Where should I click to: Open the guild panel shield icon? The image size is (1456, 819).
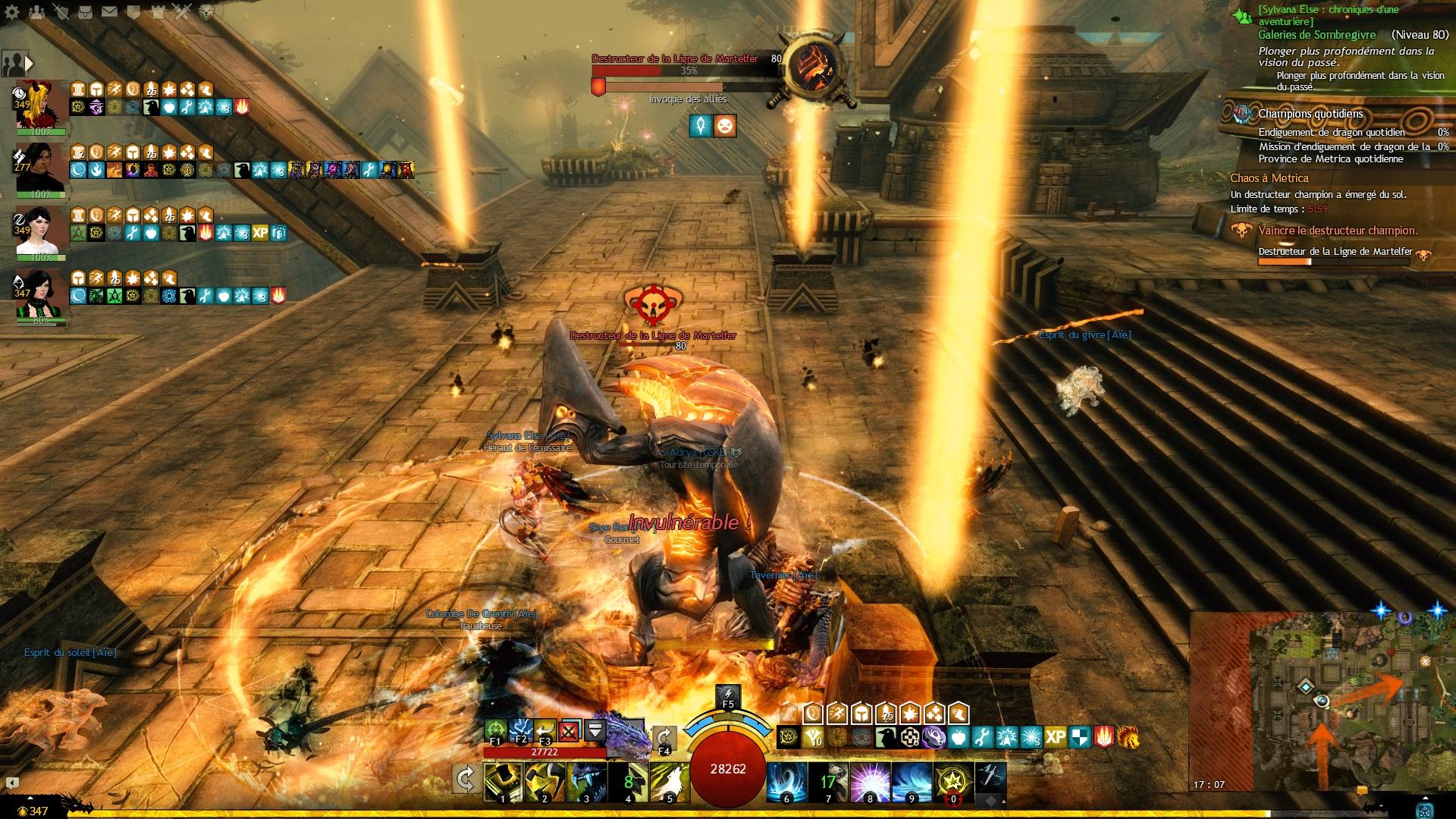point(134,11)
